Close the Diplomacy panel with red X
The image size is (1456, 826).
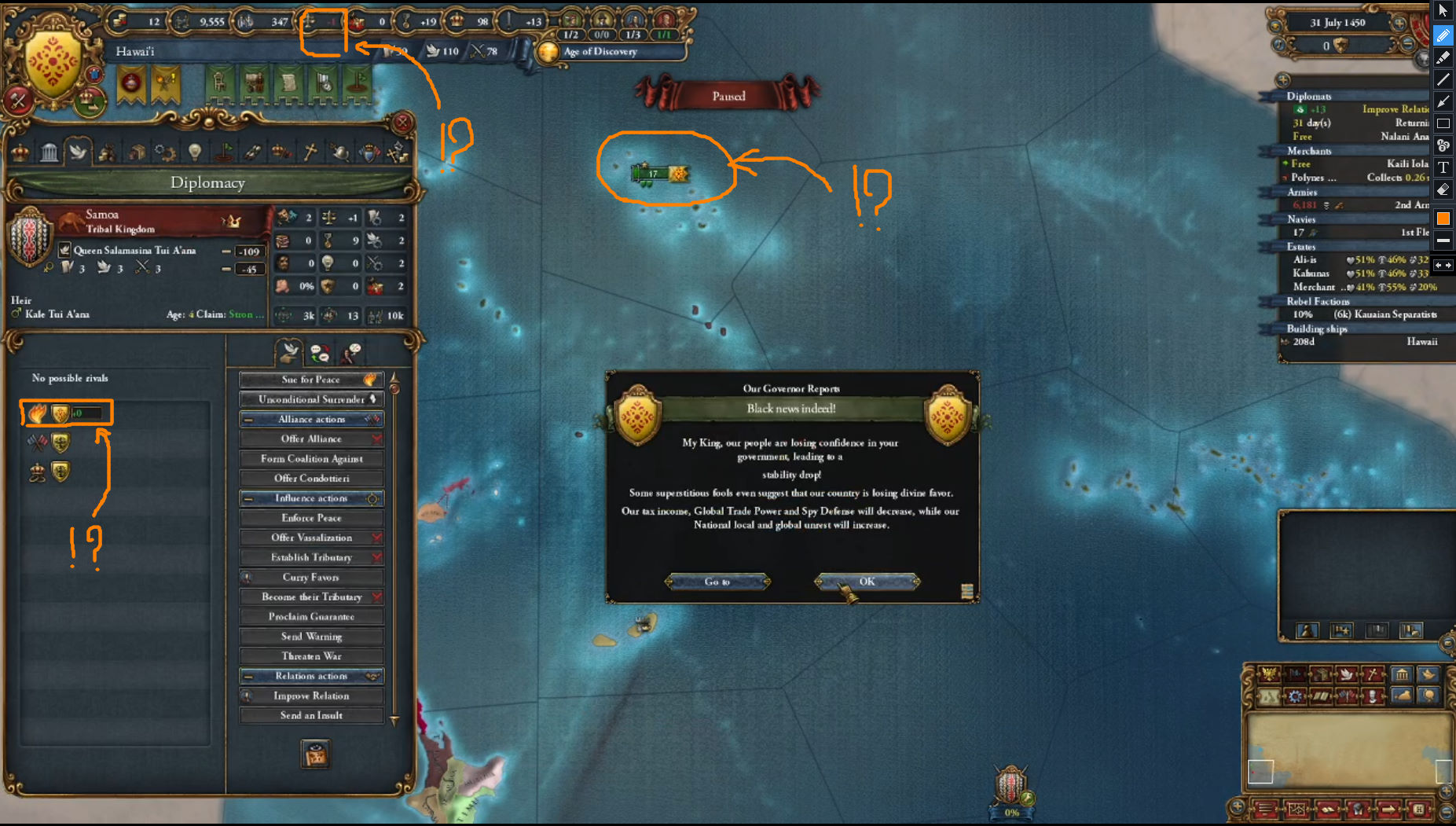pyautogui.click(x=402, y=123)
